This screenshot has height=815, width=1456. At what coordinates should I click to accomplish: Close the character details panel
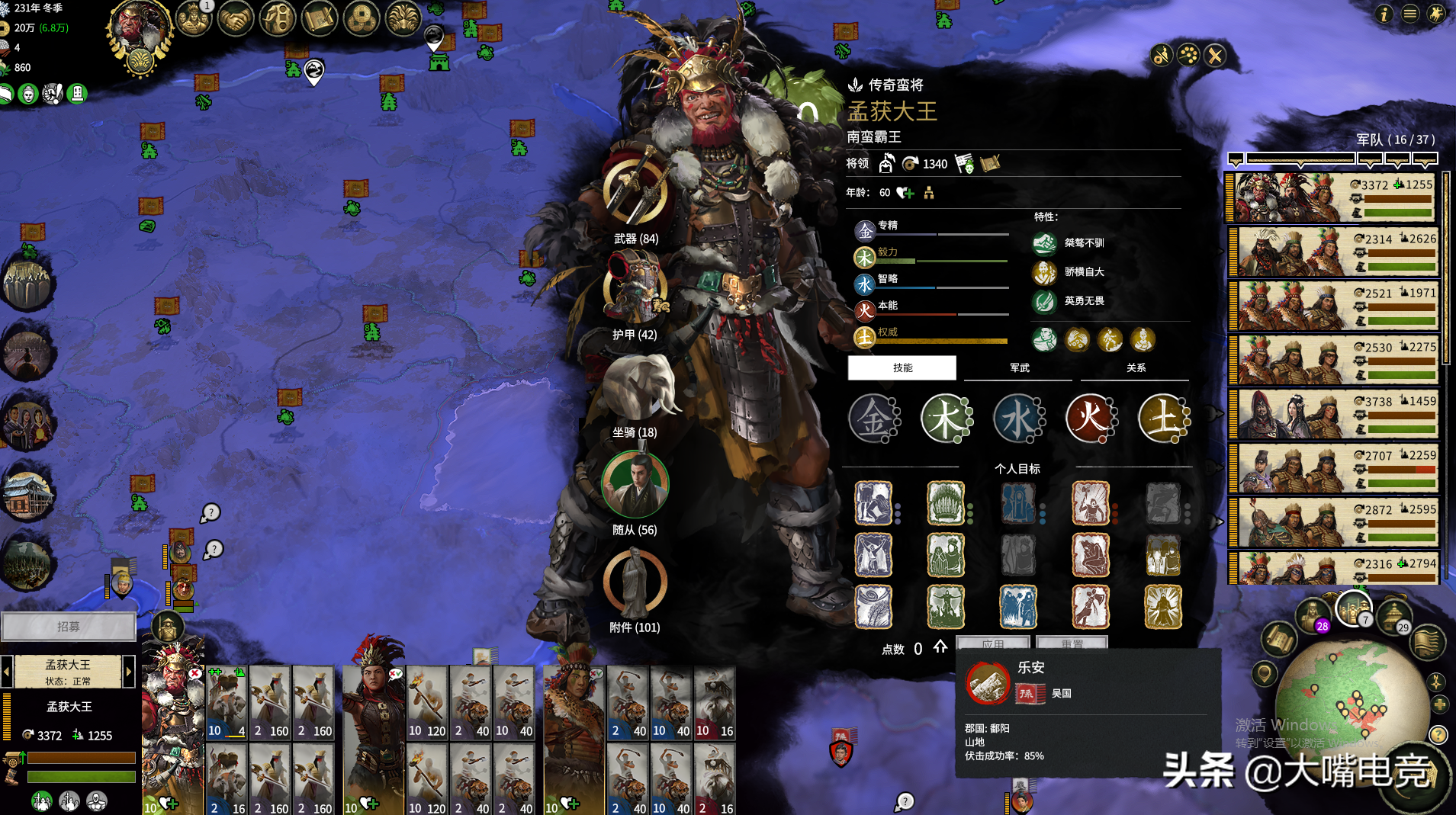click(1215, 56)
